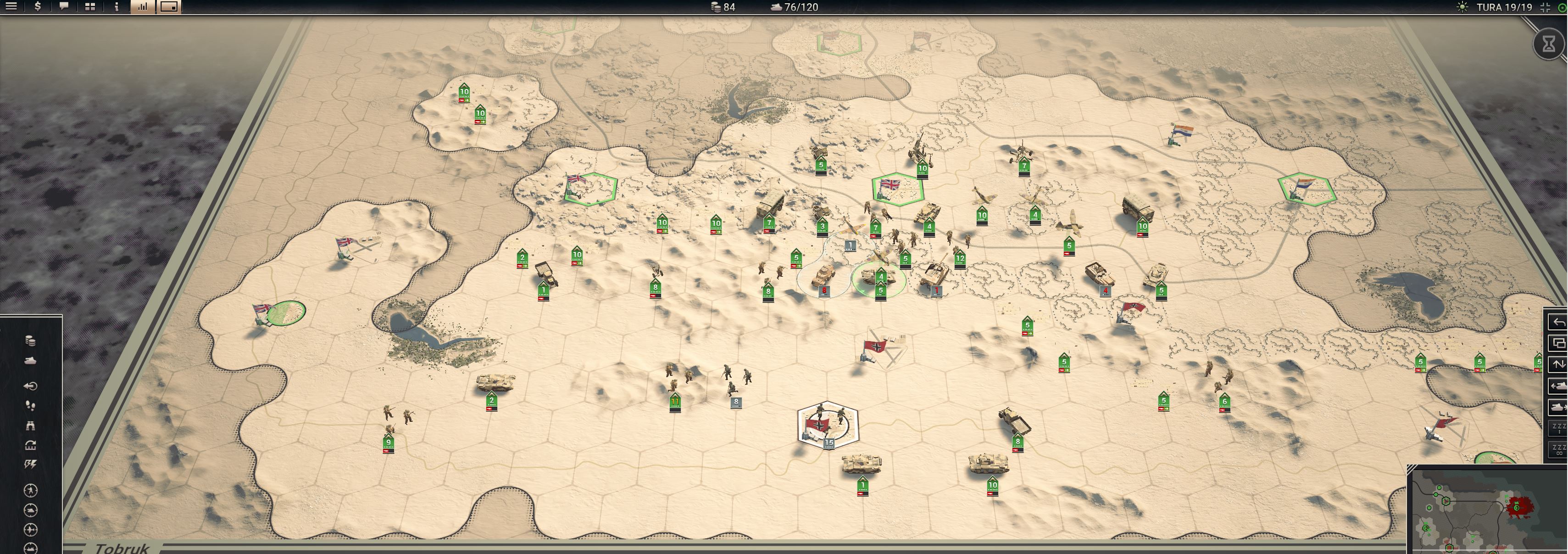Click the footprints movement icon

pyautogui.click(x=30, y=405)
